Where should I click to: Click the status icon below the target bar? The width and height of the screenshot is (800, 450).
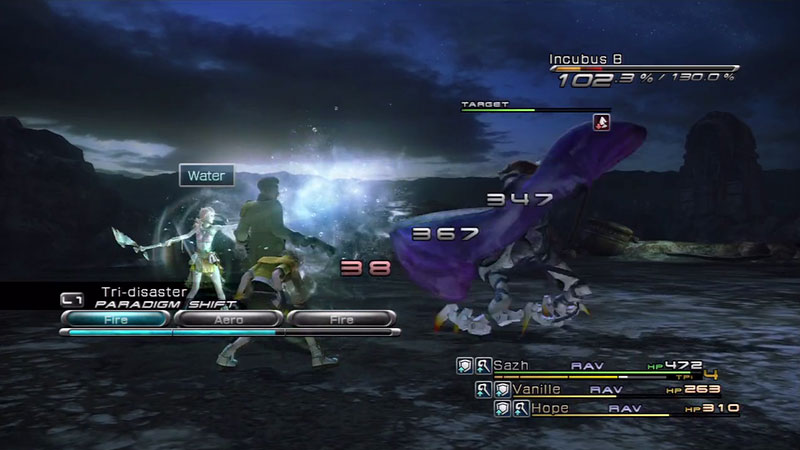pyautogui.click(x=600, y=122)
